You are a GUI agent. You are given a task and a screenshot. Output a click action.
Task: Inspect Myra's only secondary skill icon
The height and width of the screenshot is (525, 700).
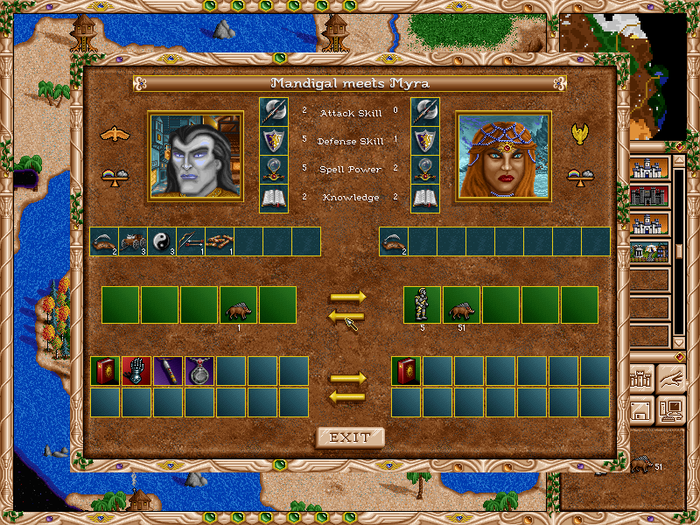tap(394, 241)
